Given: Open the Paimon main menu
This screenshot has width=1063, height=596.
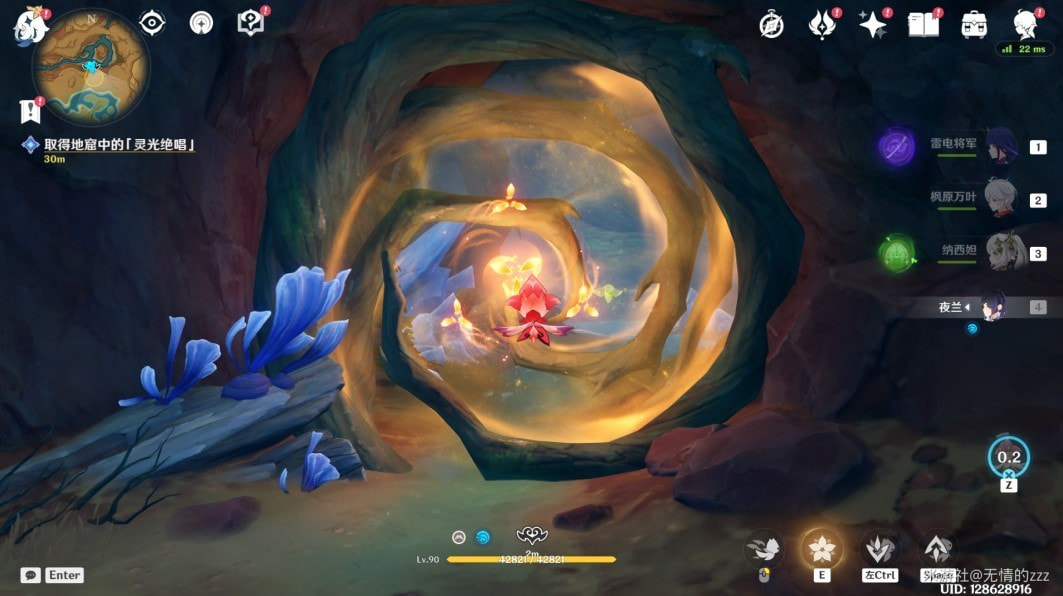Looking at the screenshot, I should point(30,27).
